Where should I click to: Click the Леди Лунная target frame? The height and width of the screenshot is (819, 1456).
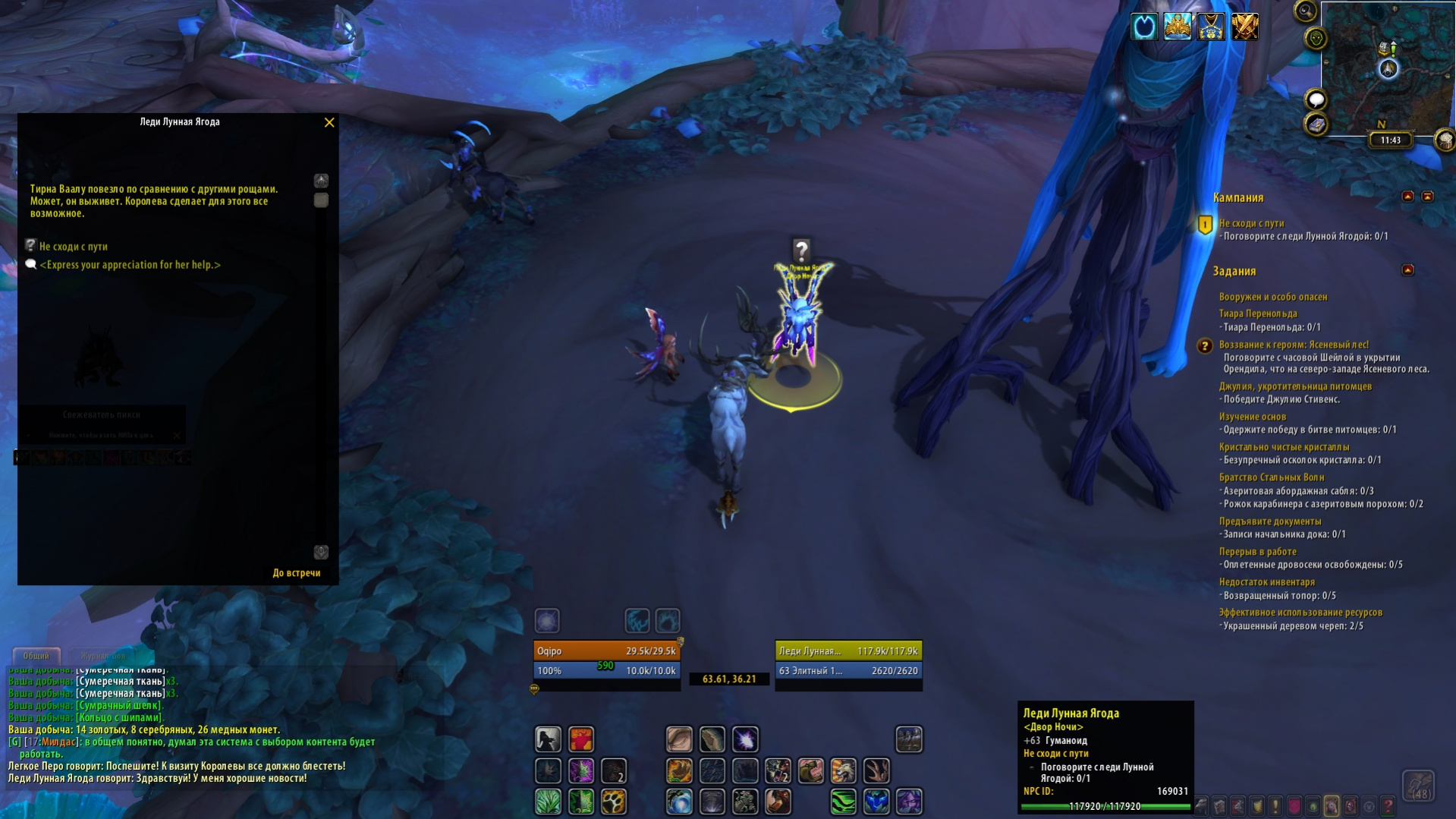click(847, 651)
